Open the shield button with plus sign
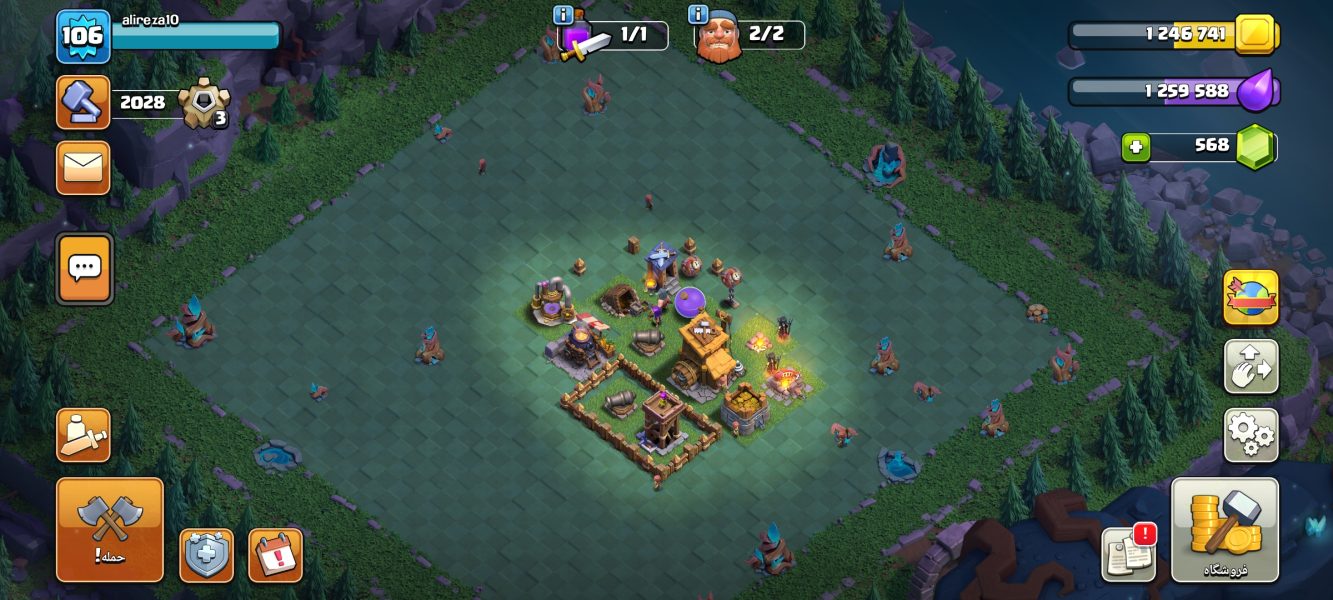Screen dimensions: 1333x600 pyautogui.click(x=206, y=555)
